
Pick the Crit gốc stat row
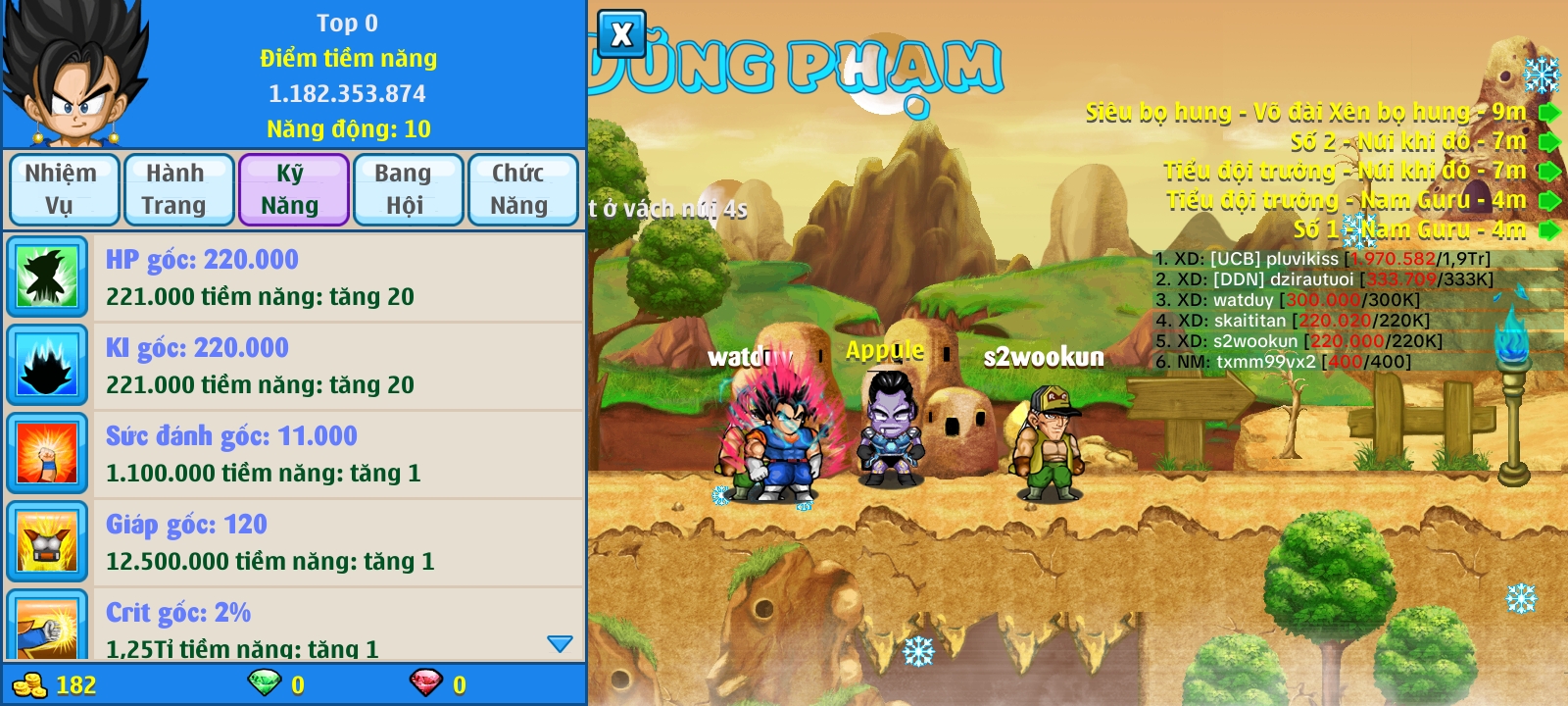[x=294, y=626]
